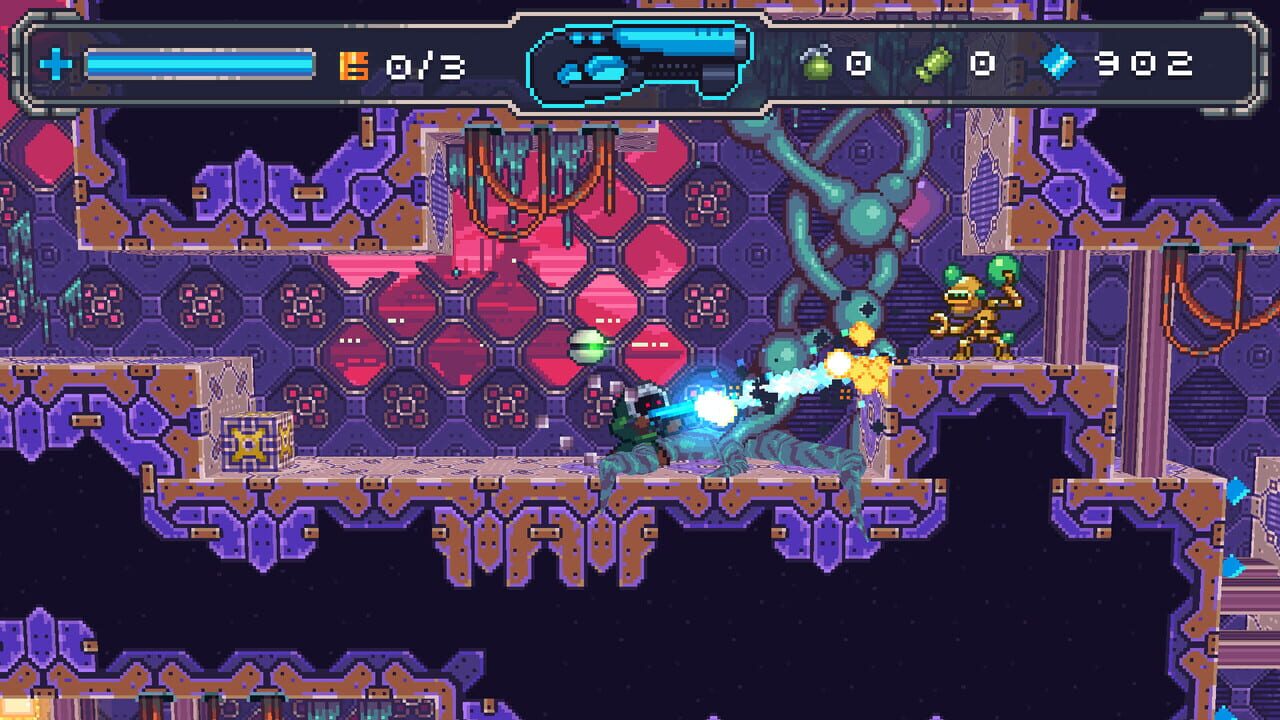Click the orange data chip collectible icon
Image resolution: width=1280 pixels, height=720 pixels.
pos(354,66)
